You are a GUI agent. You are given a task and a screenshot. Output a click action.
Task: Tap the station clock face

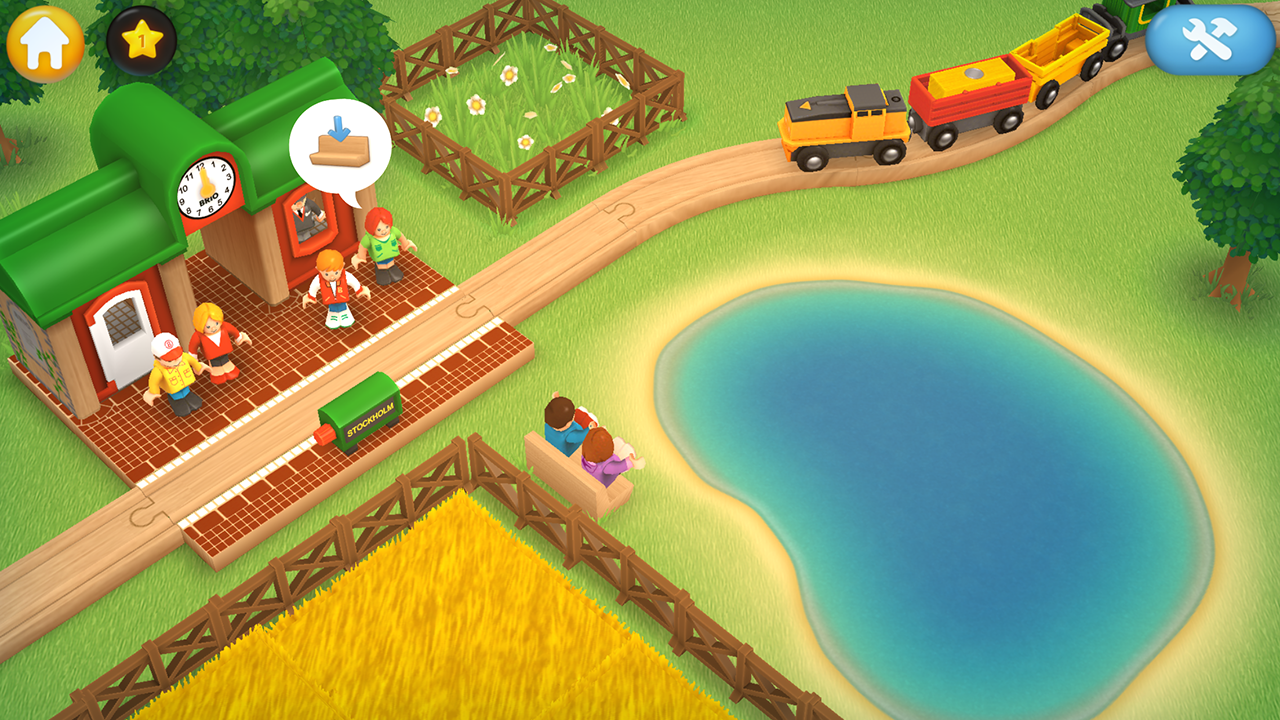tap(203, 188)
